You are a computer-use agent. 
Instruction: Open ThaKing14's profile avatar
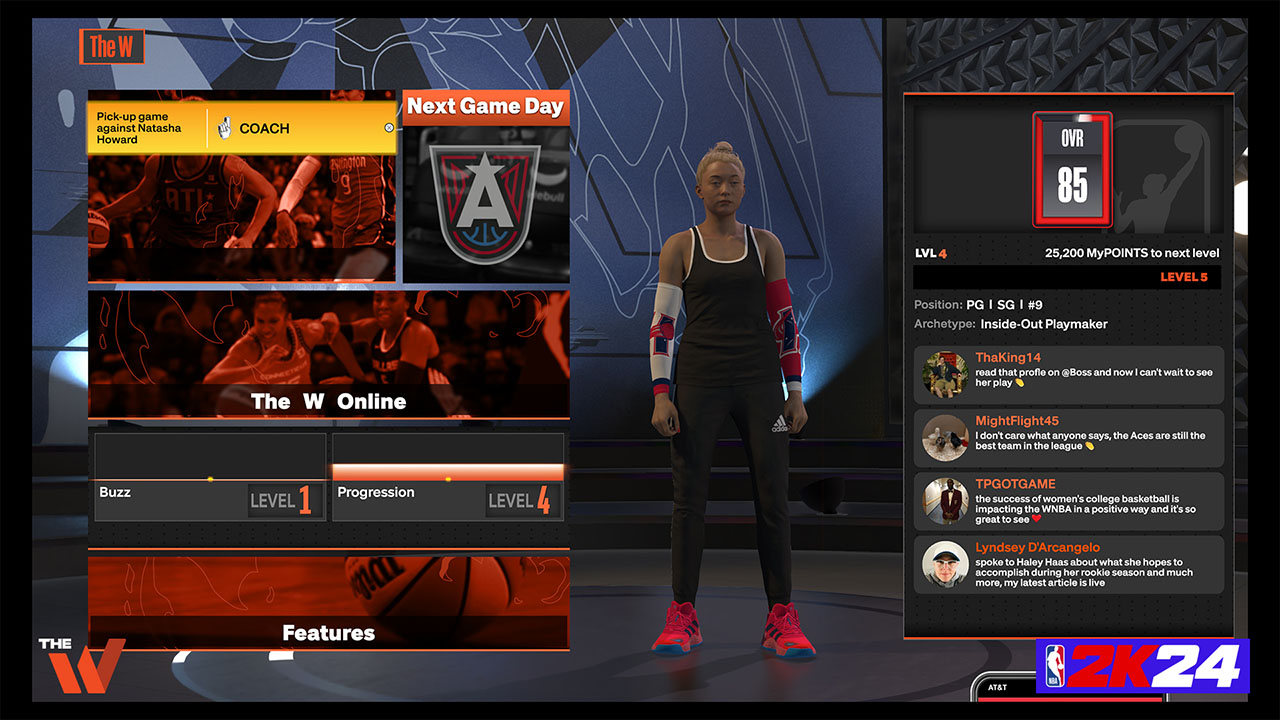click(947, 373)
